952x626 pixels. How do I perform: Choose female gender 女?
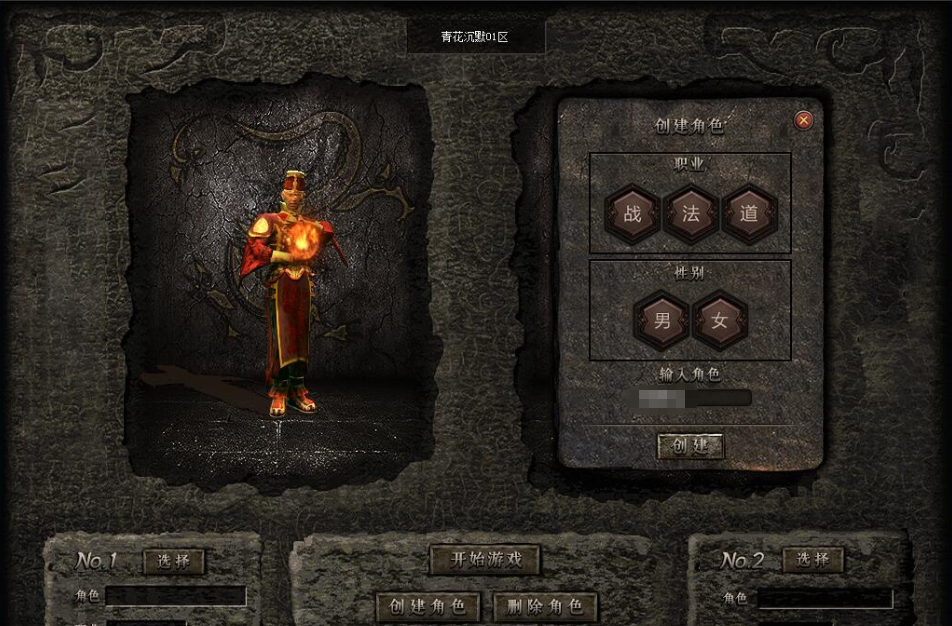[720, 321]
